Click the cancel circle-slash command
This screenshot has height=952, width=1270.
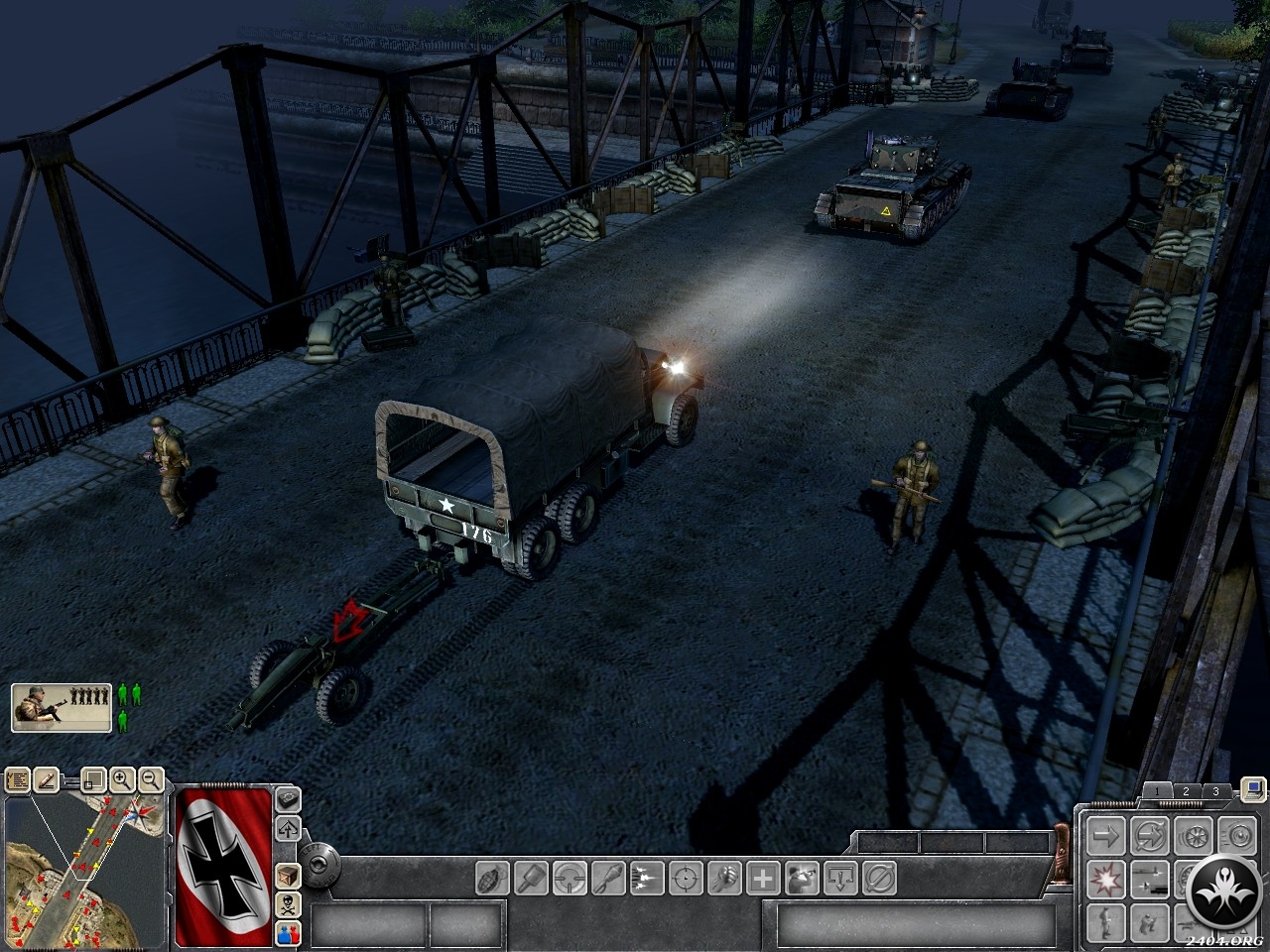tap(879, 878)
